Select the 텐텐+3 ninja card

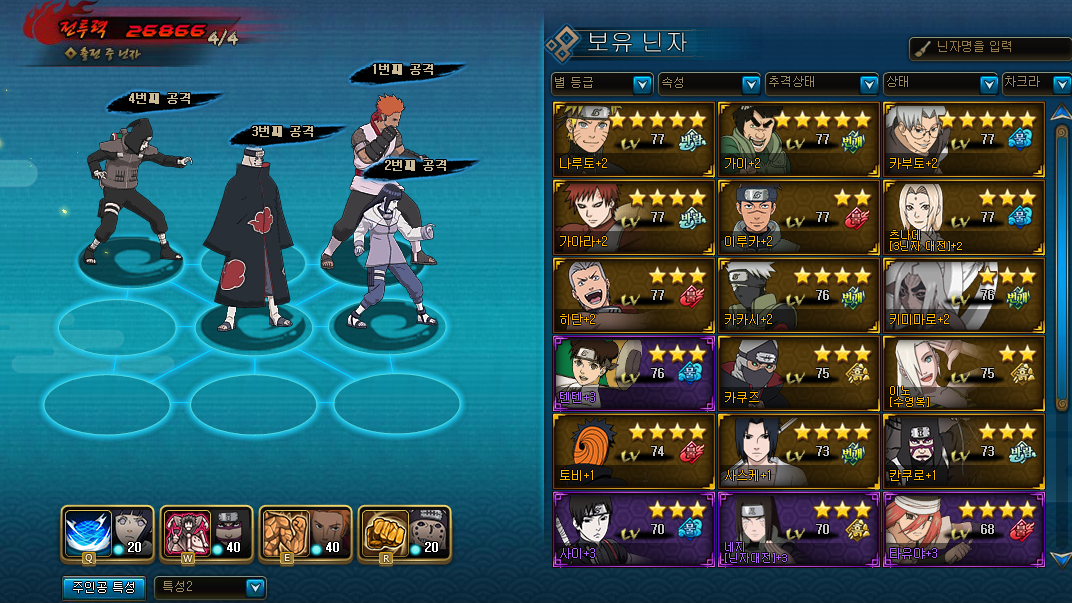coord(634,372)
